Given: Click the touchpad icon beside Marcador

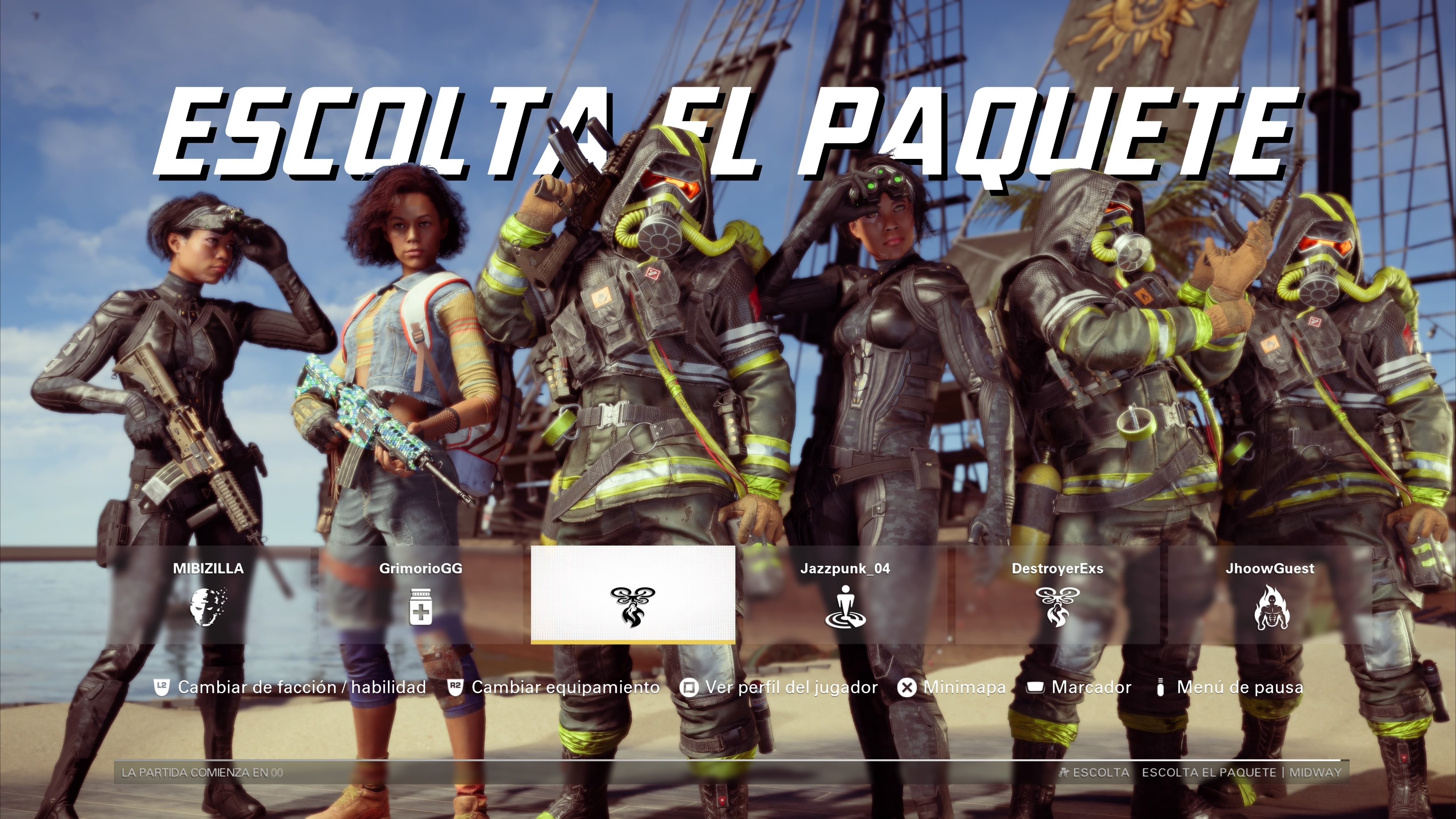Looking at the screenshot, I should pyautogui.click(x=1036, y=688).
